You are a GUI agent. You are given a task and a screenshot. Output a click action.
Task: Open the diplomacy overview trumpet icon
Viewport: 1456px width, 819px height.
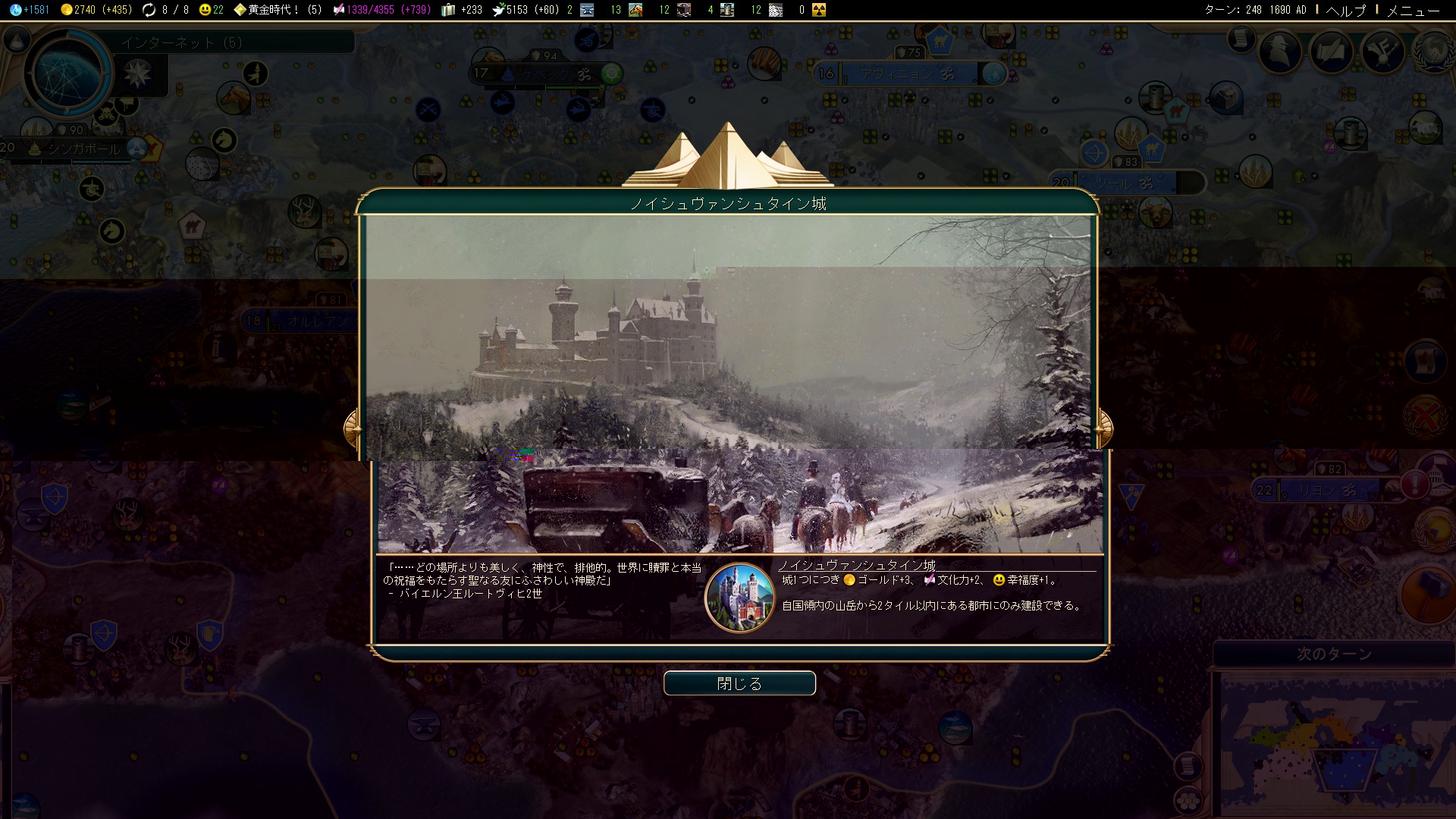1382,52
